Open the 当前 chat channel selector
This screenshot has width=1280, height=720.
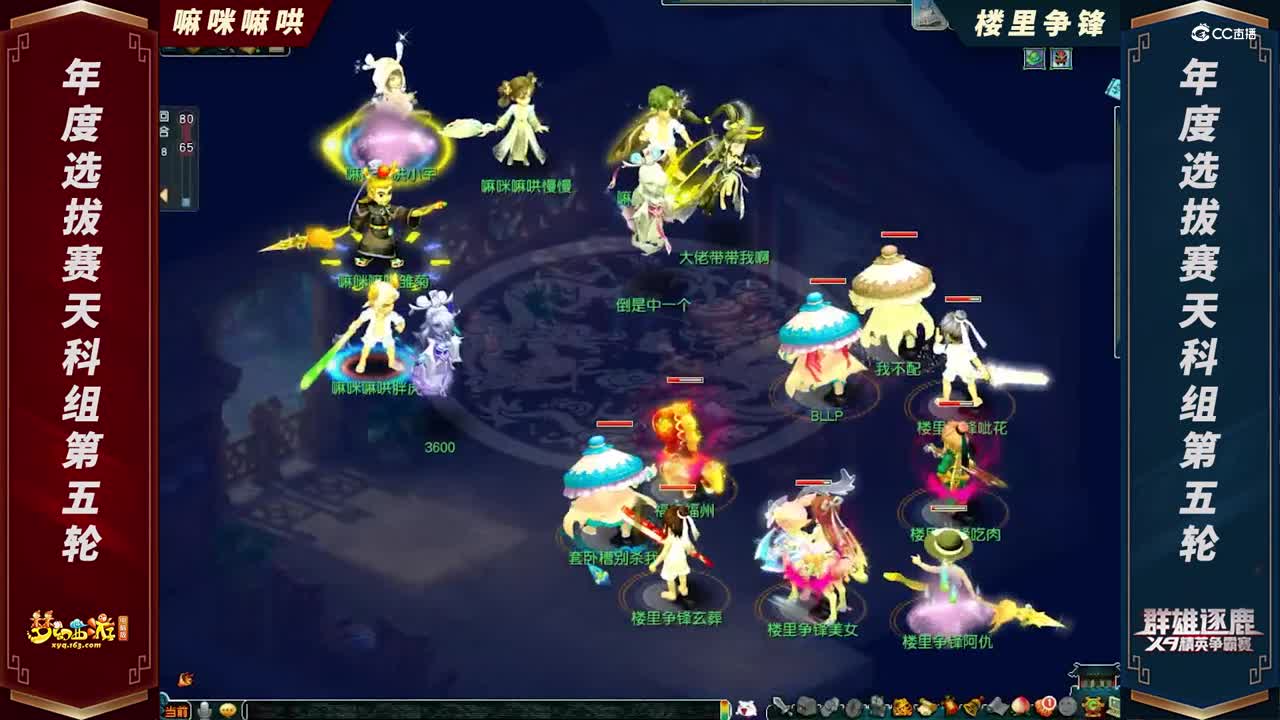[176, 712]
